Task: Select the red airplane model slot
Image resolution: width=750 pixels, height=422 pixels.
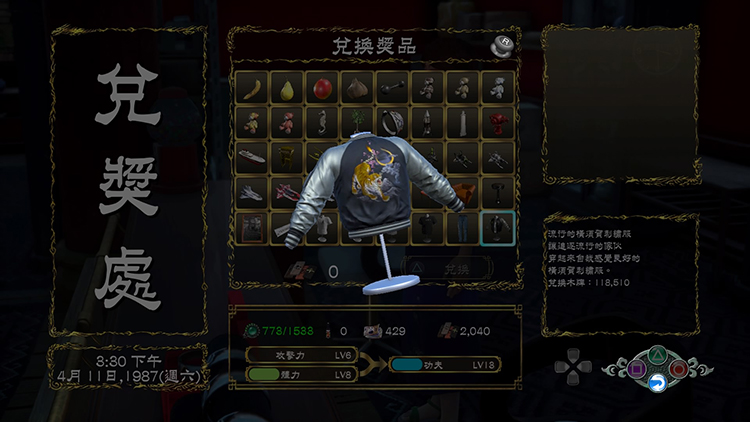Action: (x=288, y=192)
